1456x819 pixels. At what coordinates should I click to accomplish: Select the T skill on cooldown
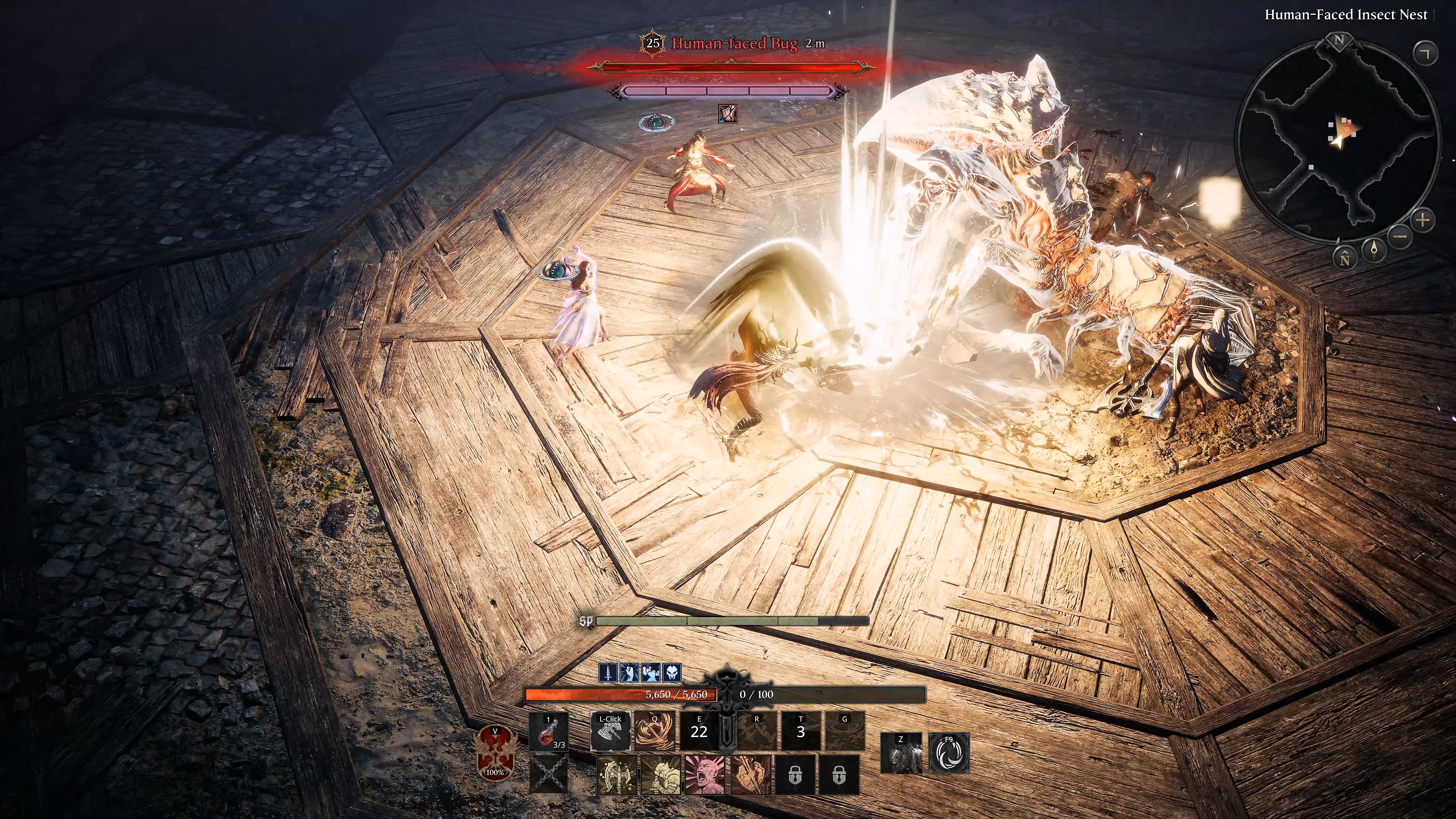[x=800, y=732]
